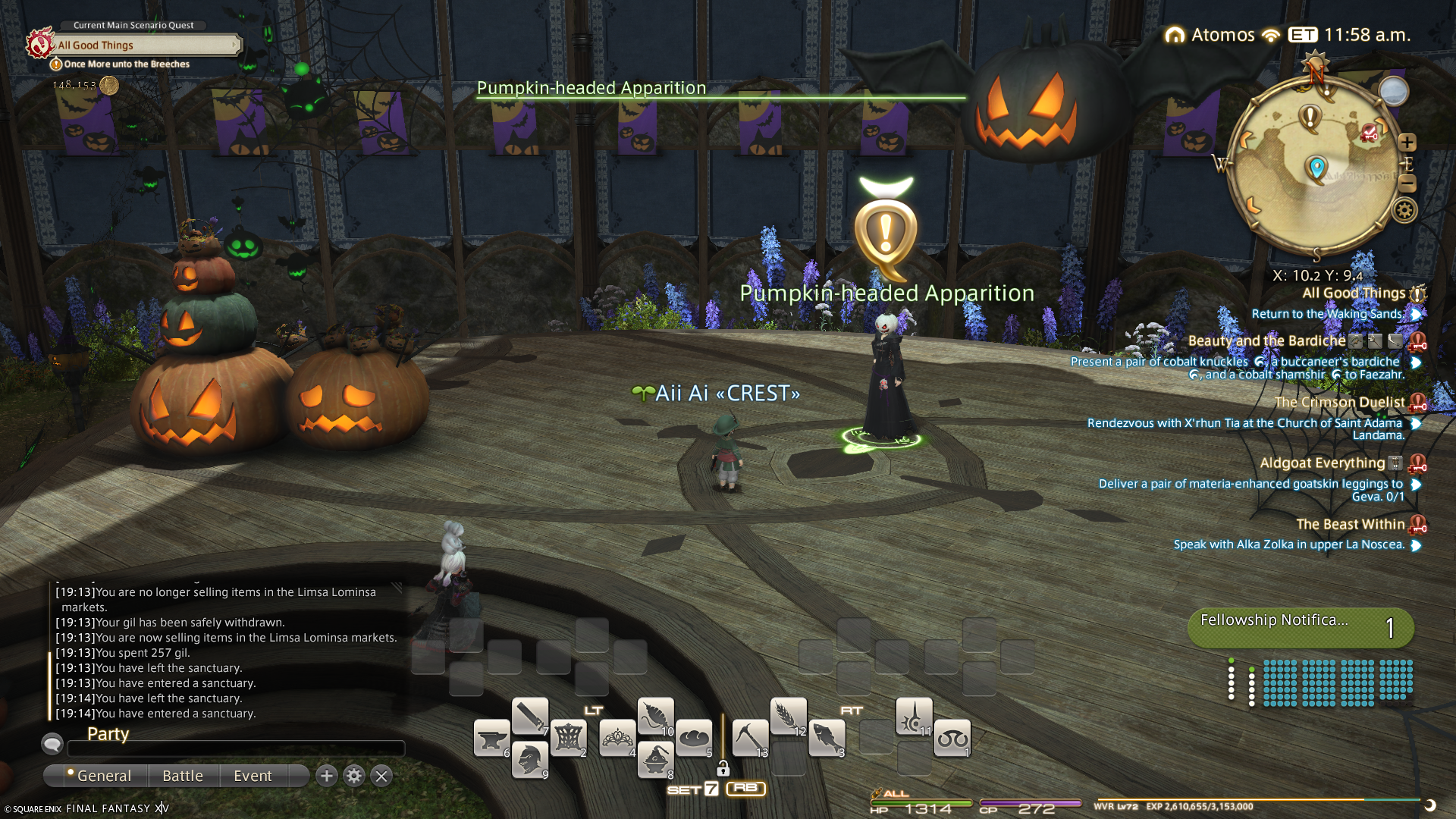Close the chat log with X button
Image resolution: width=1456 pixels, height=819 pixels.
click(381, 776)
